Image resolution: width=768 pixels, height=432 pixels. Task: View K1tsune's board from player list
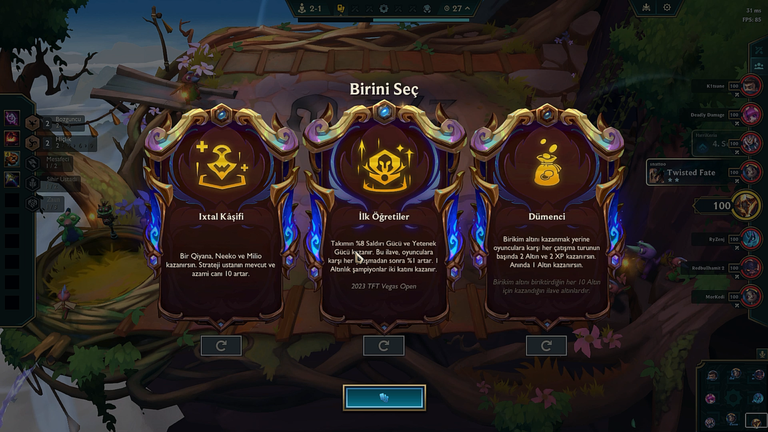[x=749, y=87]
